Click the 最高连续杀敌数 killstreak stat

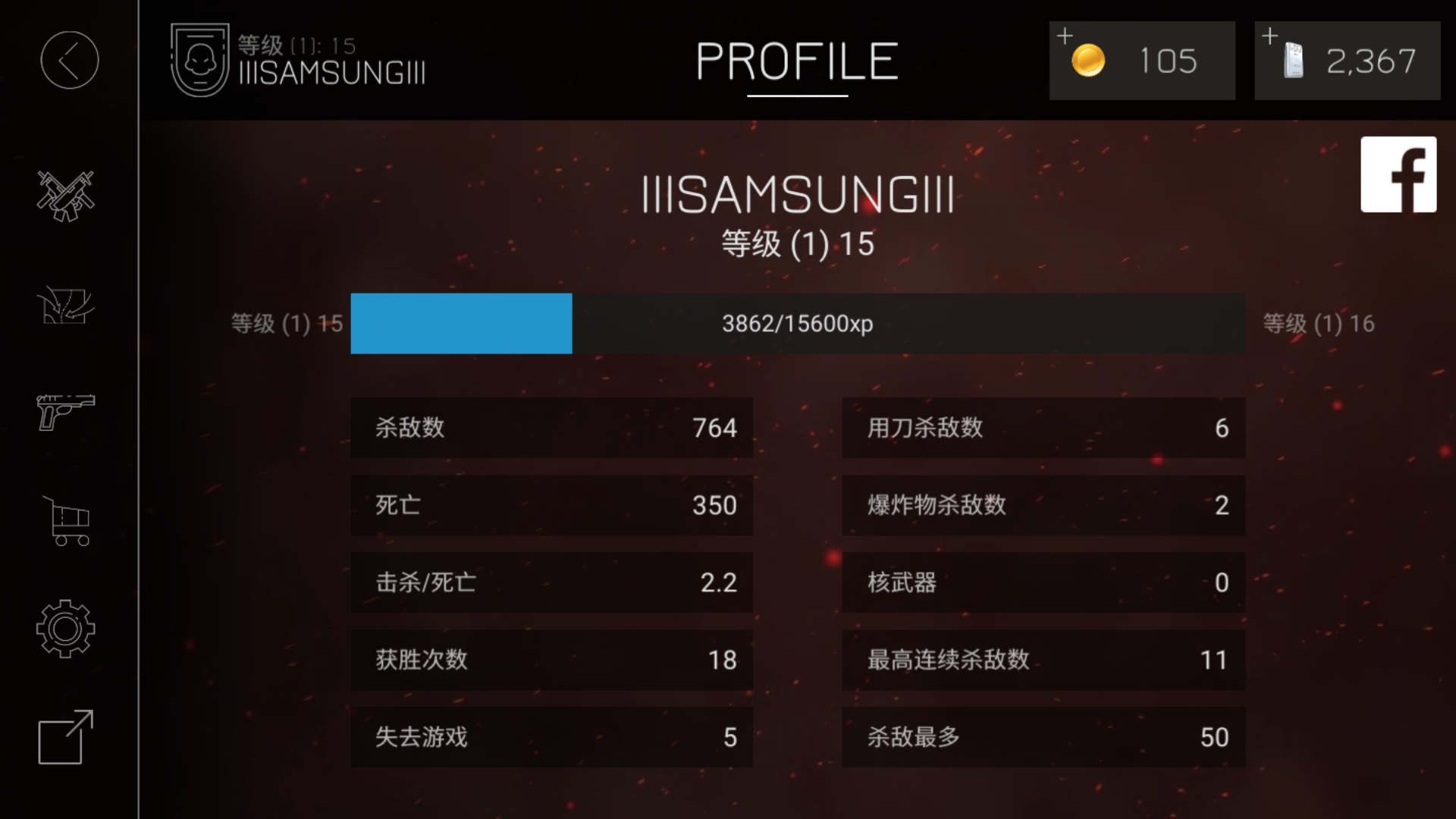[1043, 660]
